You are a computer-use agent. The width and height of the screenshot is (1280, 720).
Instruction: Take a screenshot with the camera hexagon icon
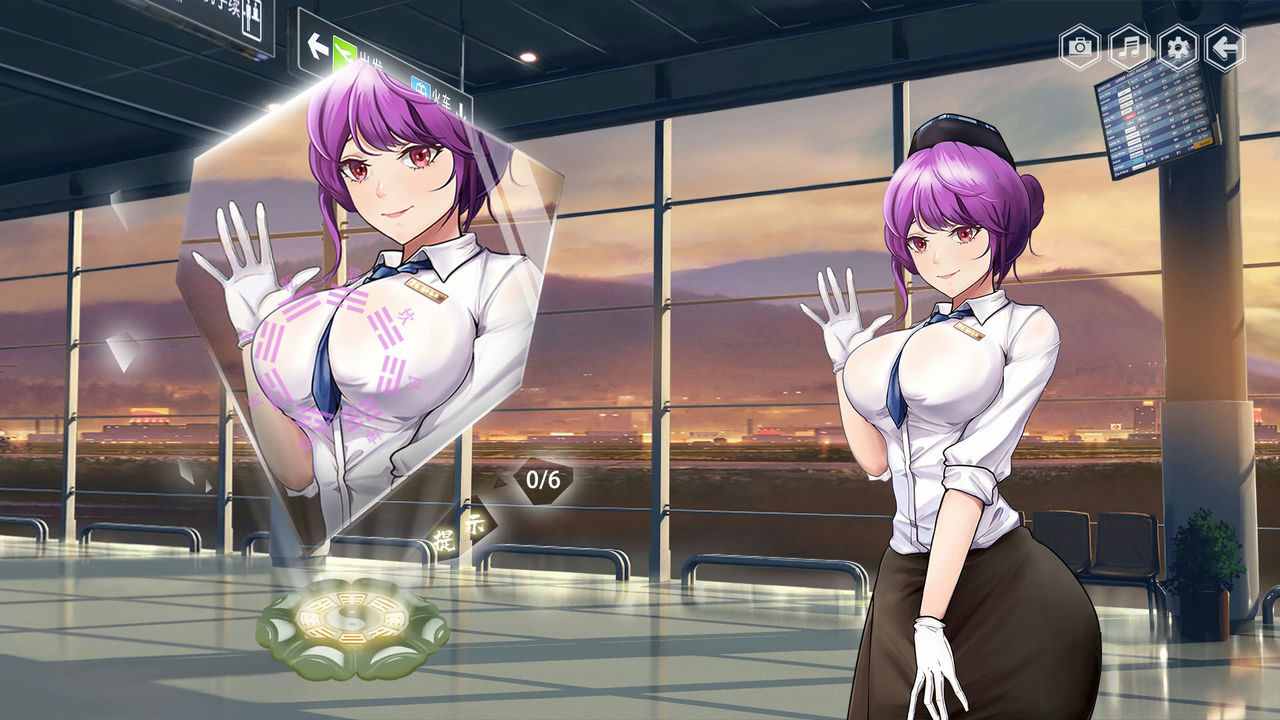coord(1075,44)
